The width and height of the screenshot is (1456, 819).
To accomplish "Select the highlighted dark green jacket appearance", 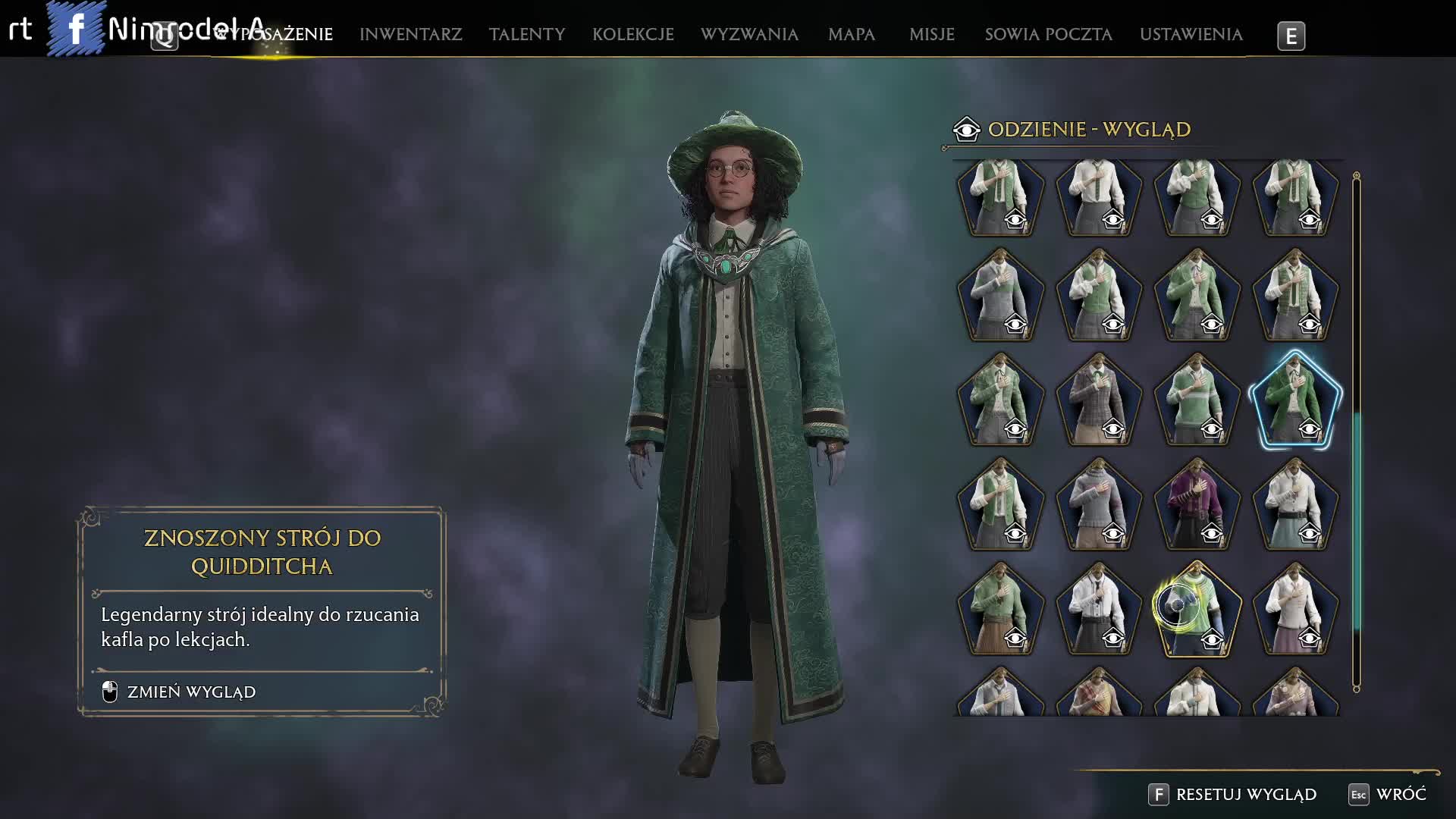I will click(x=1294, y=400).
